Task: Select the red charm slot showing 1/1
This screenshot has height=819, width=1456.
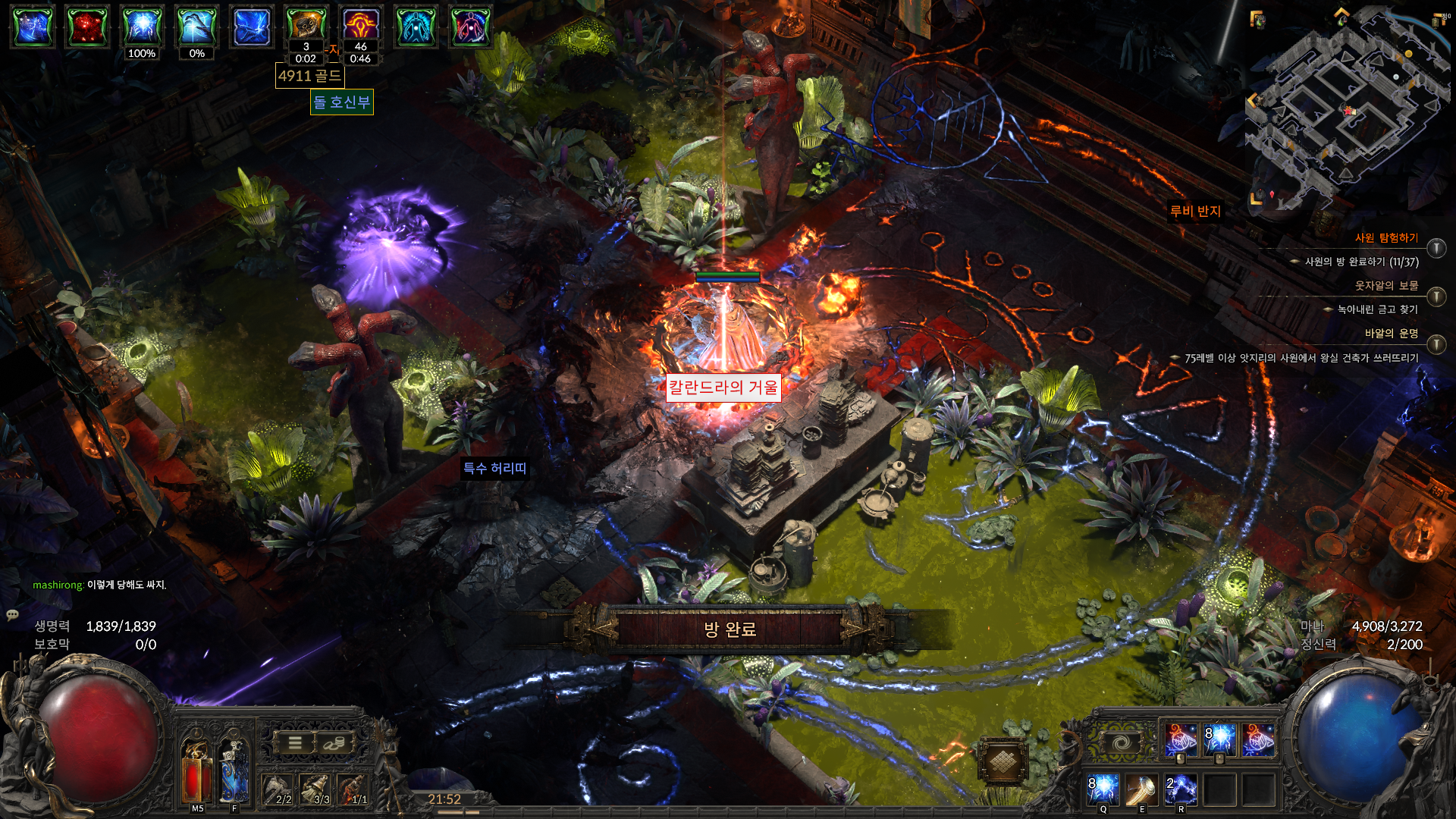Action: [x=353, y=789]
